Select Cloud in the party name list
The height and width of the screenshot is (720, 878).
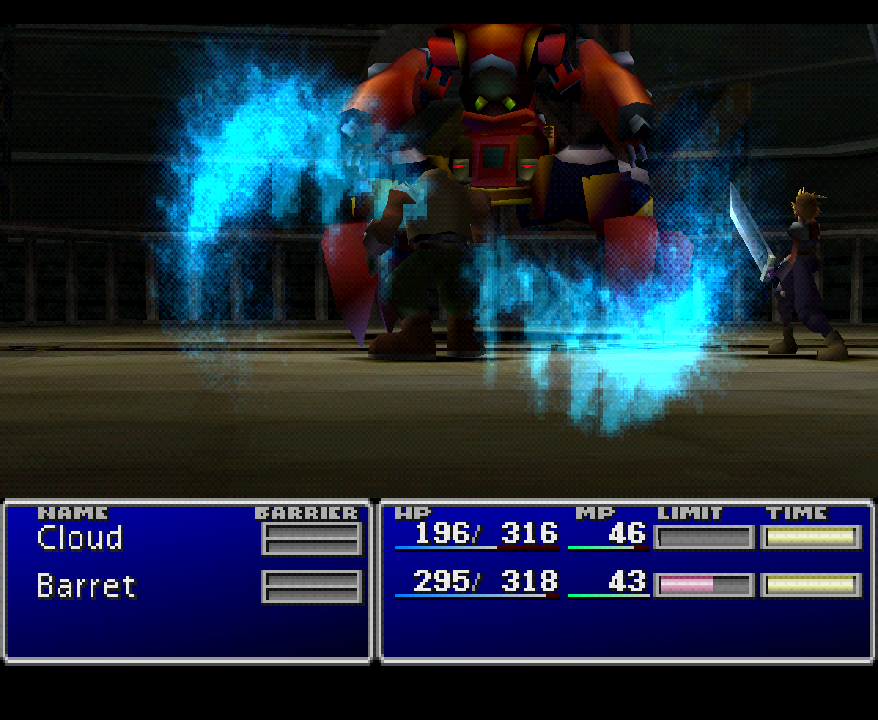tap(80, 538)
